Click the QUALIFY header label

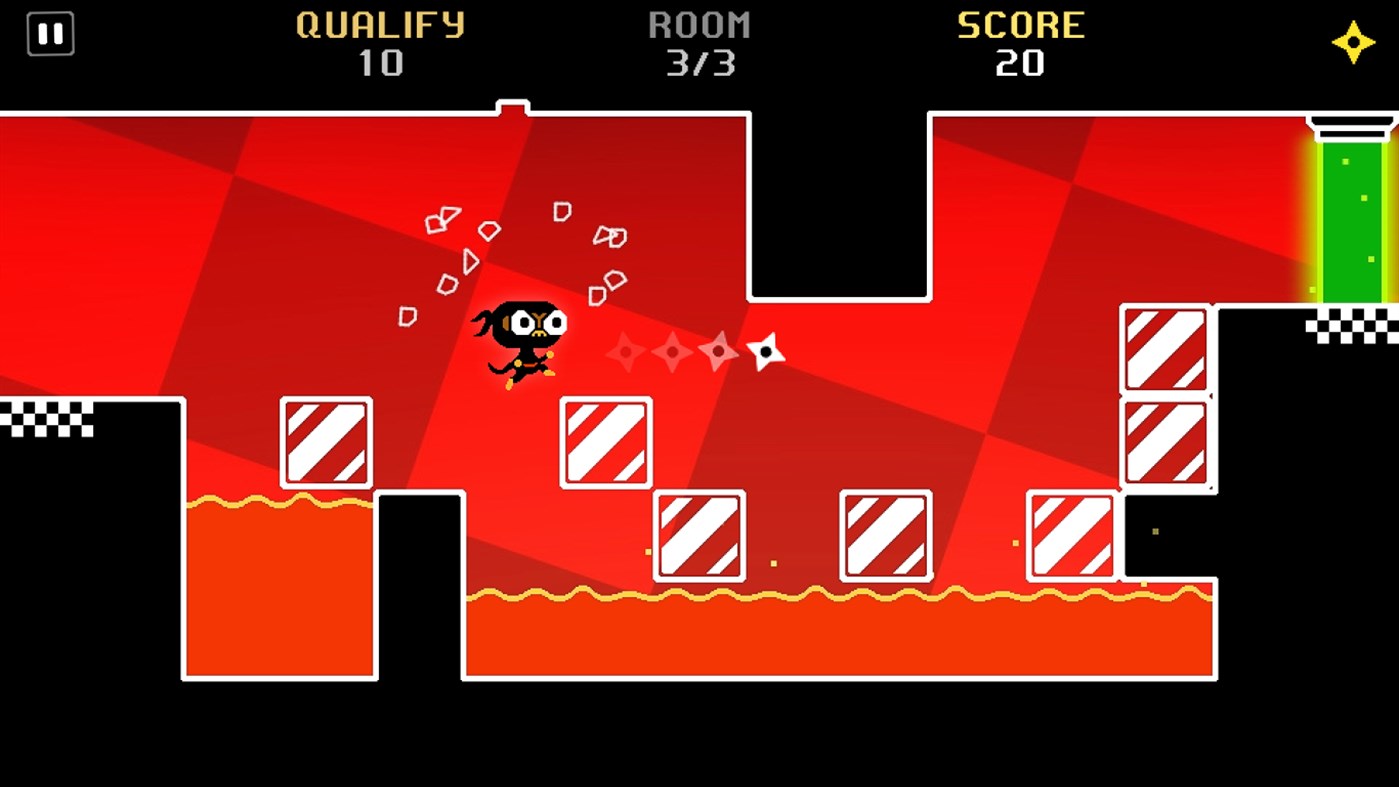378,25
